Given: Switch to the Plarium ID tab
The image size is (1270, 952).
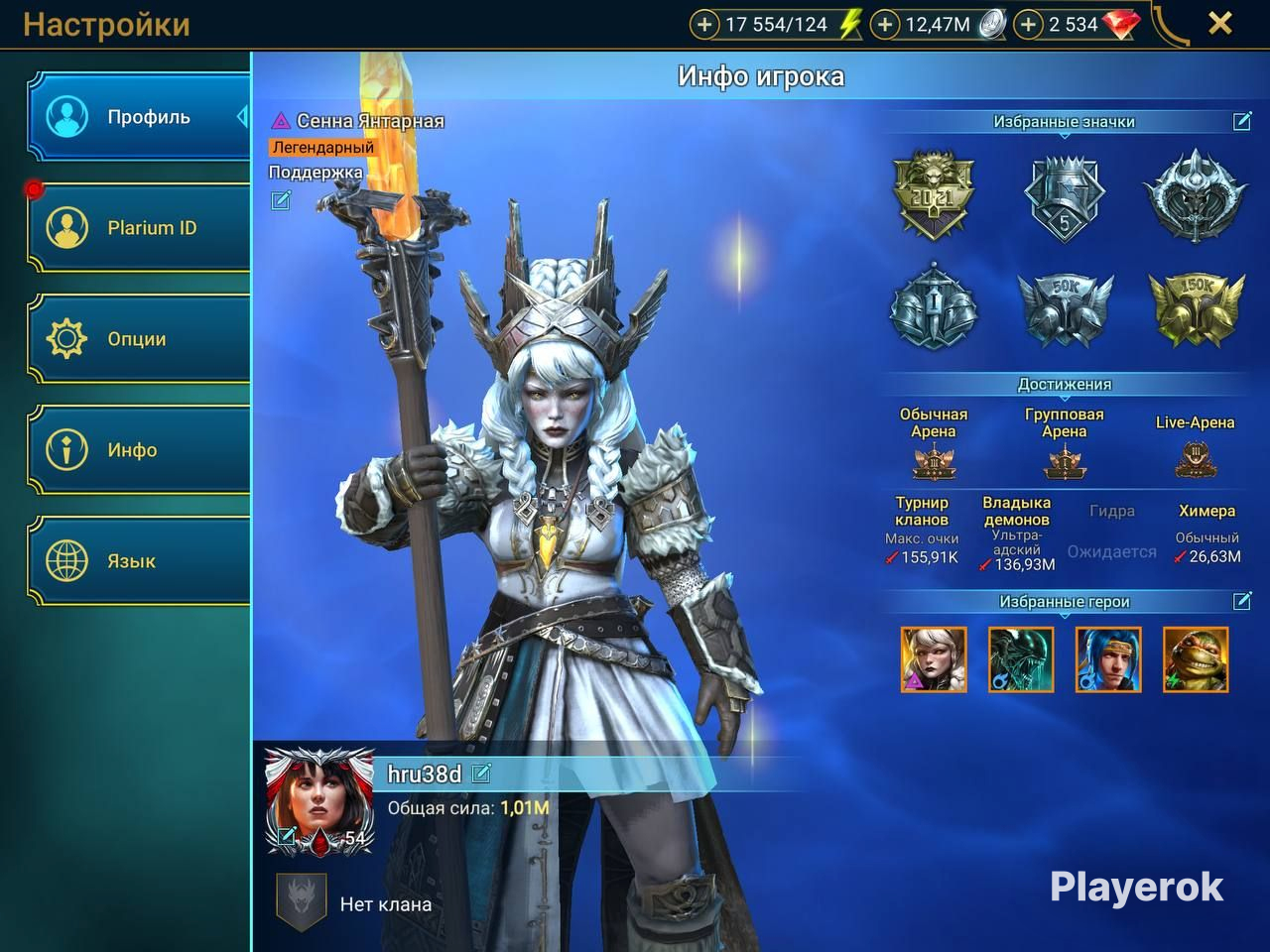Looking at the screenshot, I should [x=139, y=228].
